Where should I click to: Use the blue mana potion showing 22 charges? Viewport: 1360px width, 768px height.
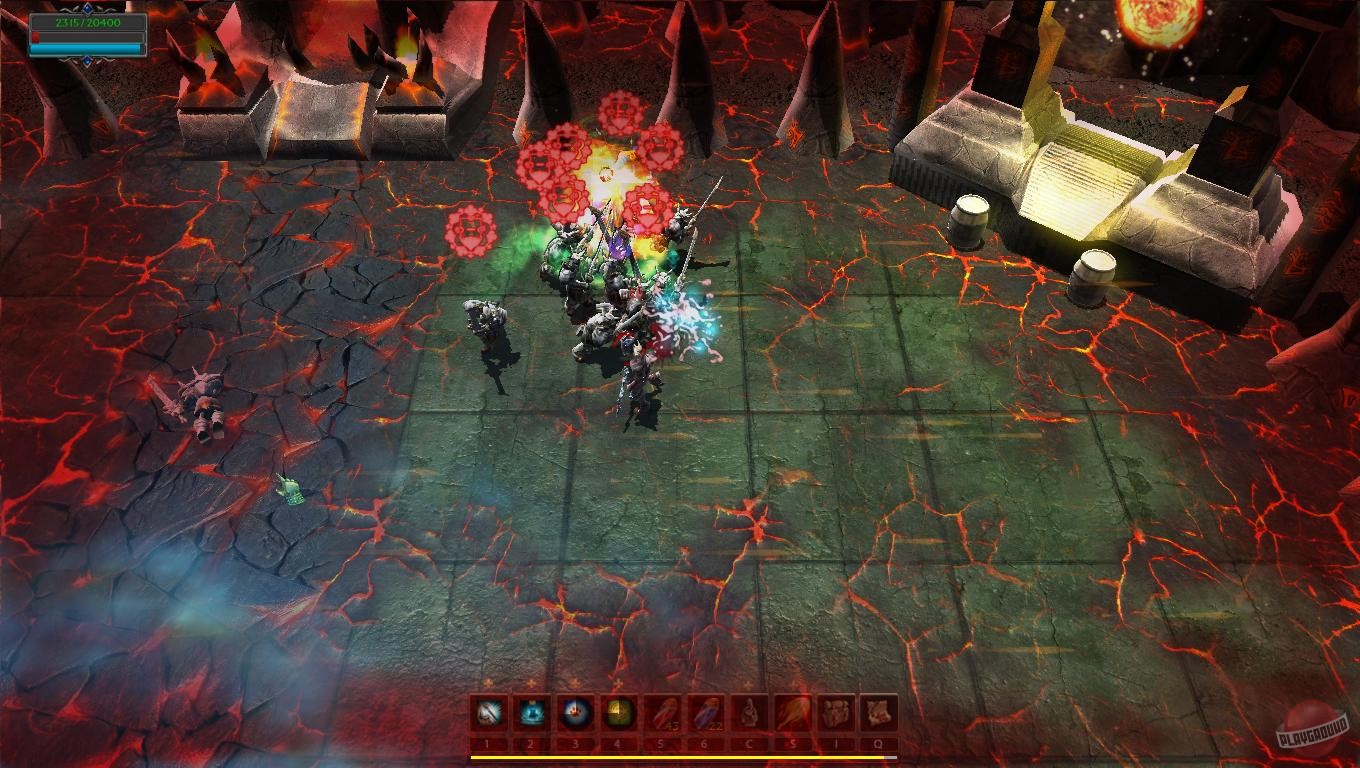pyautogui.click(x=707, y=711)
